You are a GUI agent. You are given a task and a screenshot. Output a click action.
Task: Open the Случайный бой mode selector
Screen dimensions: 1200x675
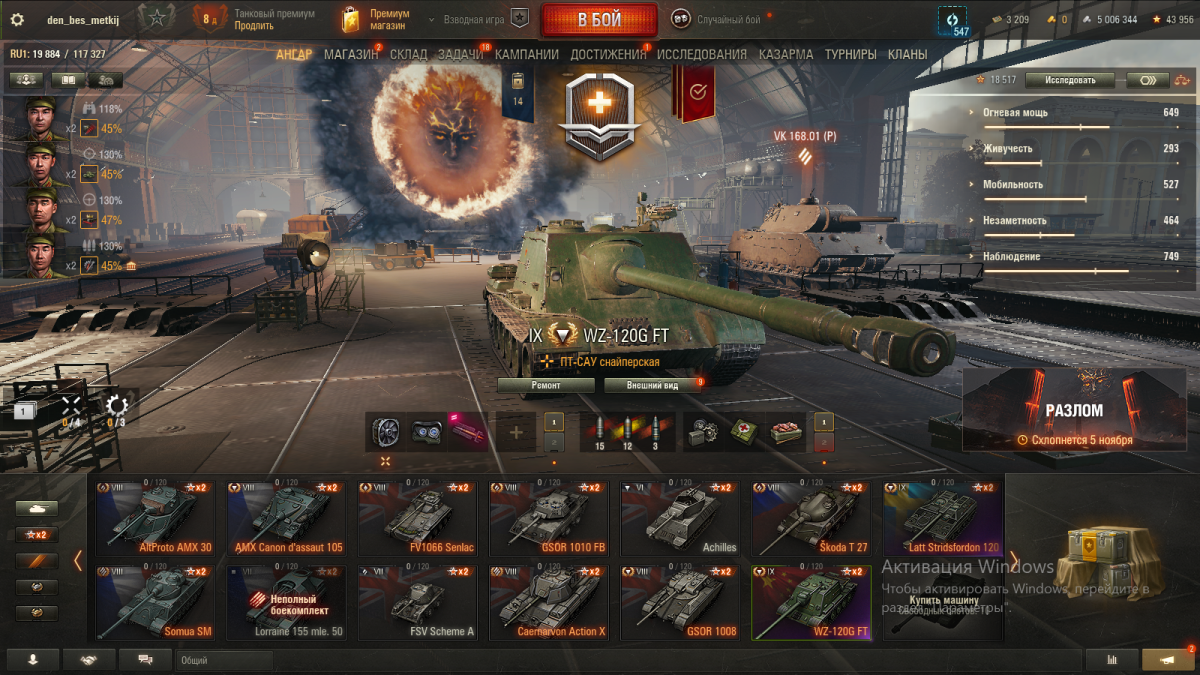(x=716, y=19)
